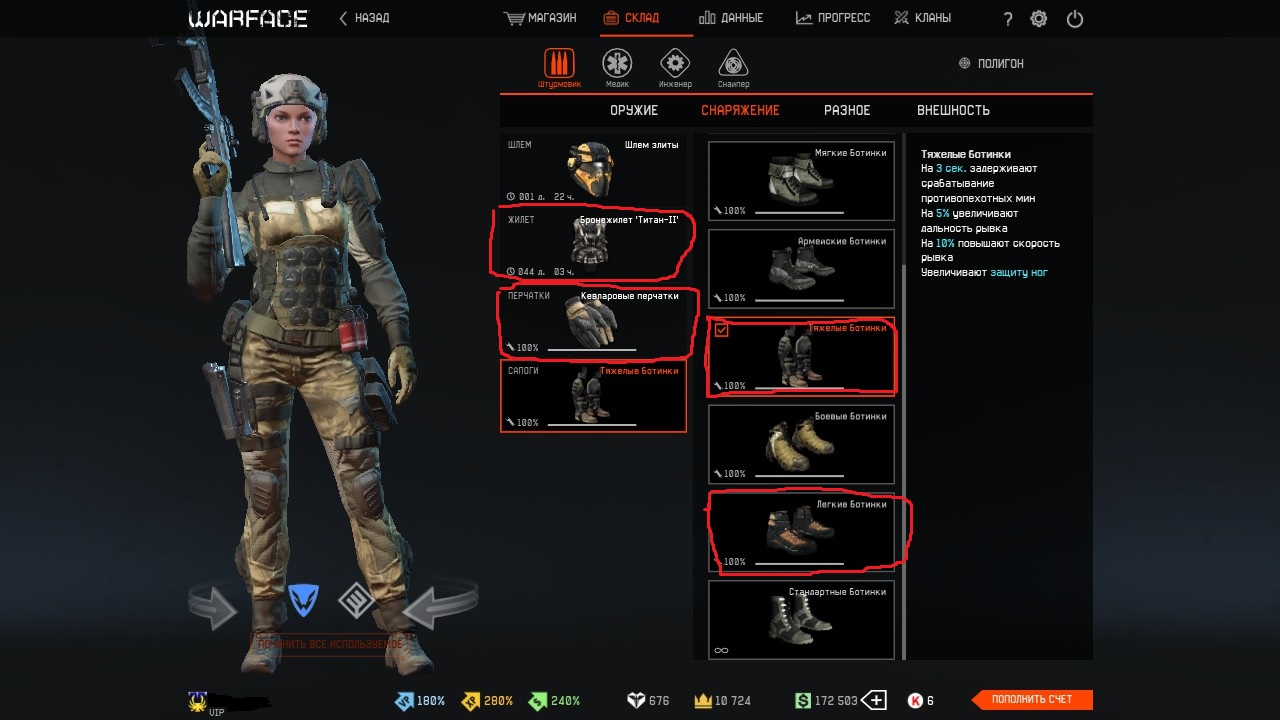
Task: Click the power quit icon
Action: click(x=1075, y=19)
